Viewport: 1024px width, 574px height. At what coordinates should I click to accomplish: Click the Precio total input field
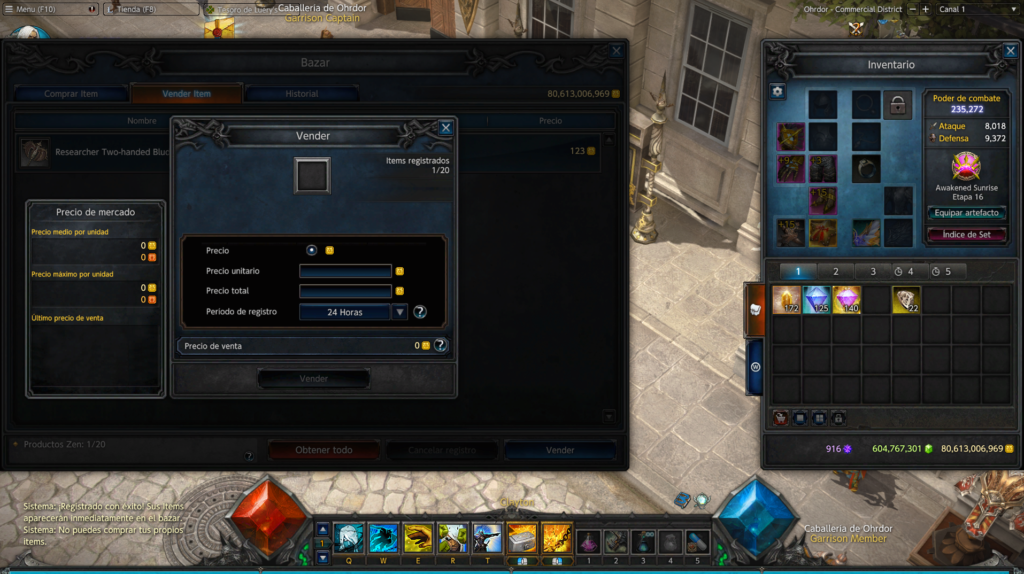click(345, 291)
